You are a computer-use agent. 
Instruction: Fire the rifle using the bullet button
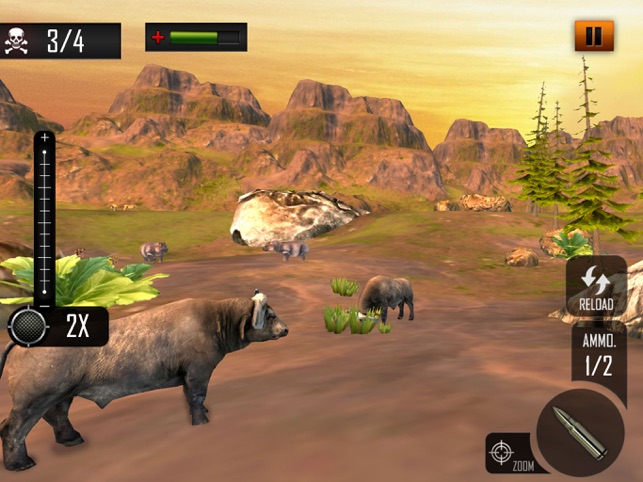point(581,432)
